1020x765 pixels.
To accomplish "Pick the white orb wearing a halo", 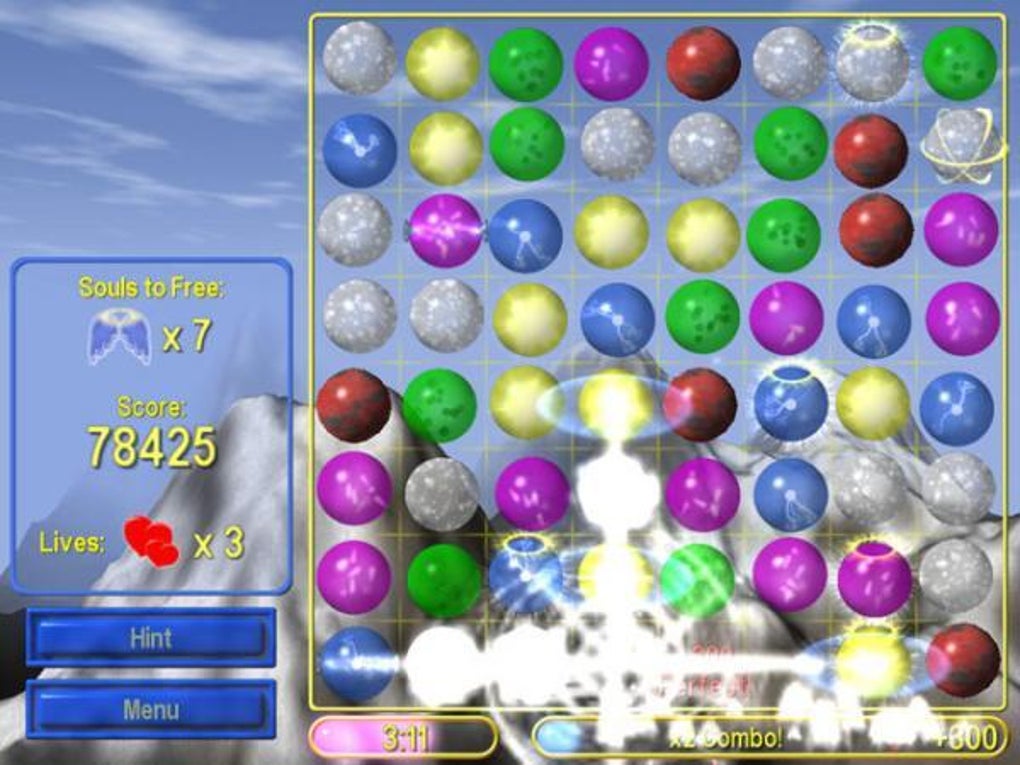I will (x=872, y=62).
